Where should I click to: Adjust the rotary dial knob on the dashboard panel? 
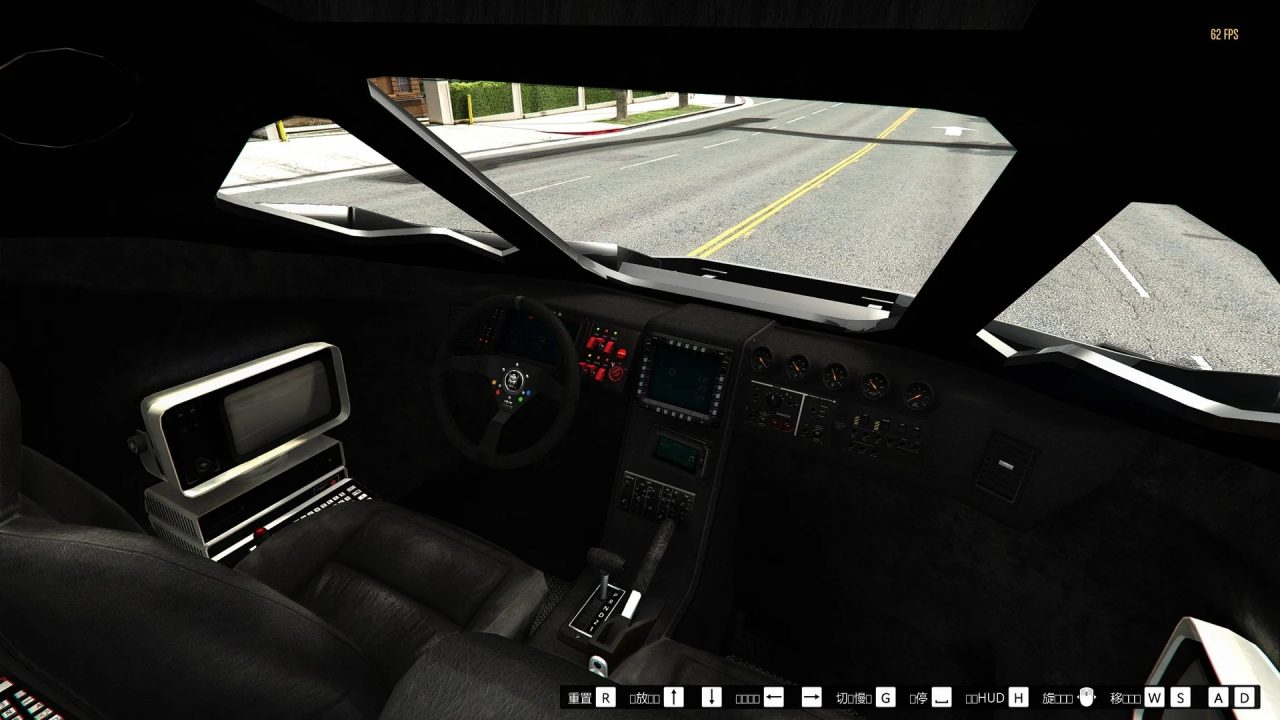774,400
